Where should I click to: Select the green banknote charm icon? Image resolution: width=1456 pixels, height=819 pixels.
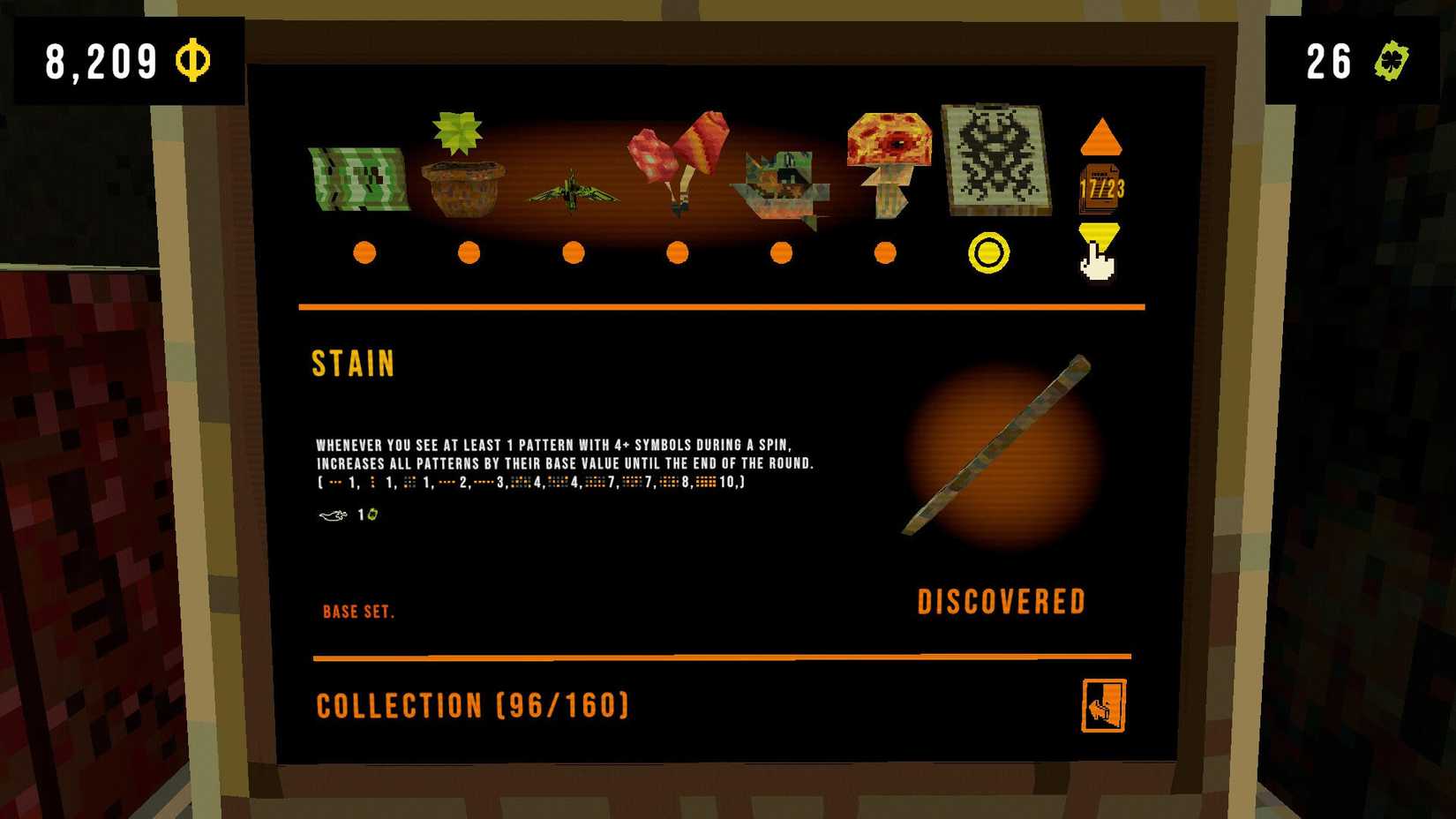360,178
